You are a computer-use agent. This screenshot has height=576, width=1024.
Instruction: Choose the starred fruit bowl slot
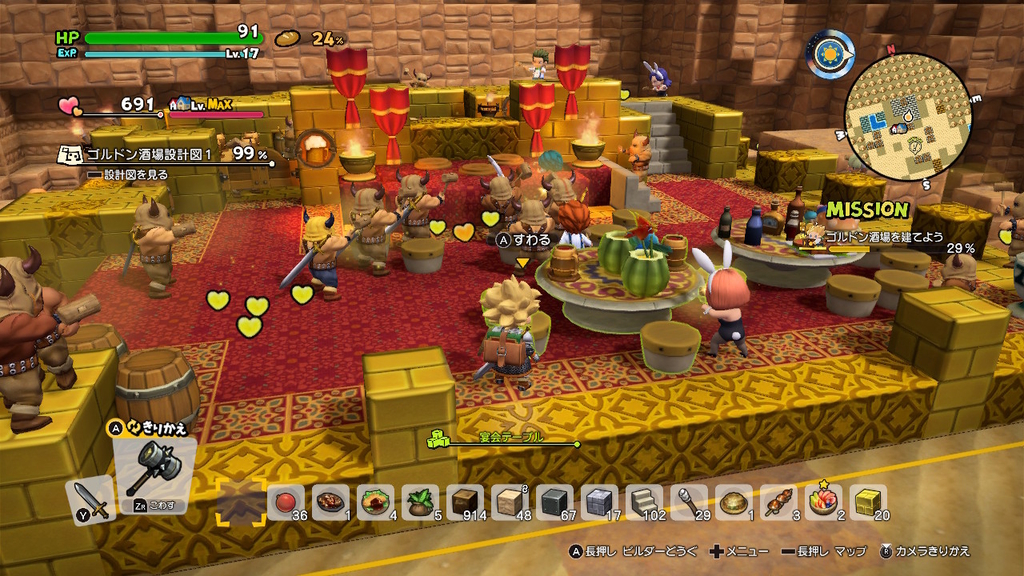(x=824, y=501)
